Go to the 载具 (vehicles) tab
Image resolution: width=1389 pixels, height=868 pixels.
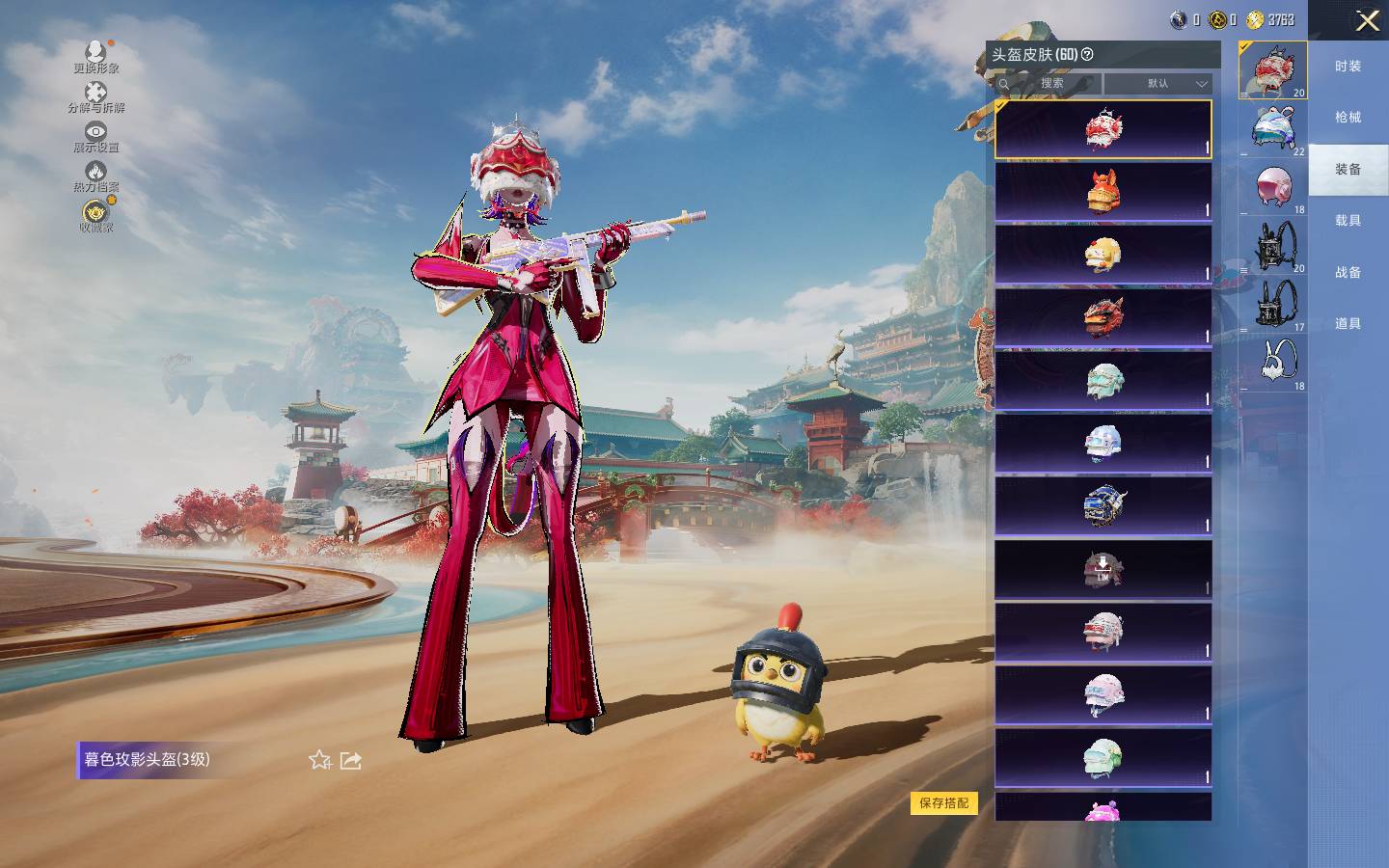(1348, 221)
